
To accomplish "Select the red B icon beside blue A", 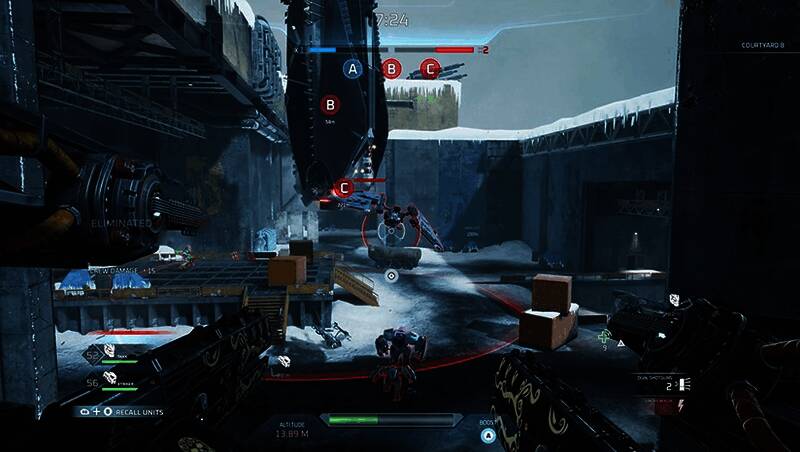I will 392,69.
